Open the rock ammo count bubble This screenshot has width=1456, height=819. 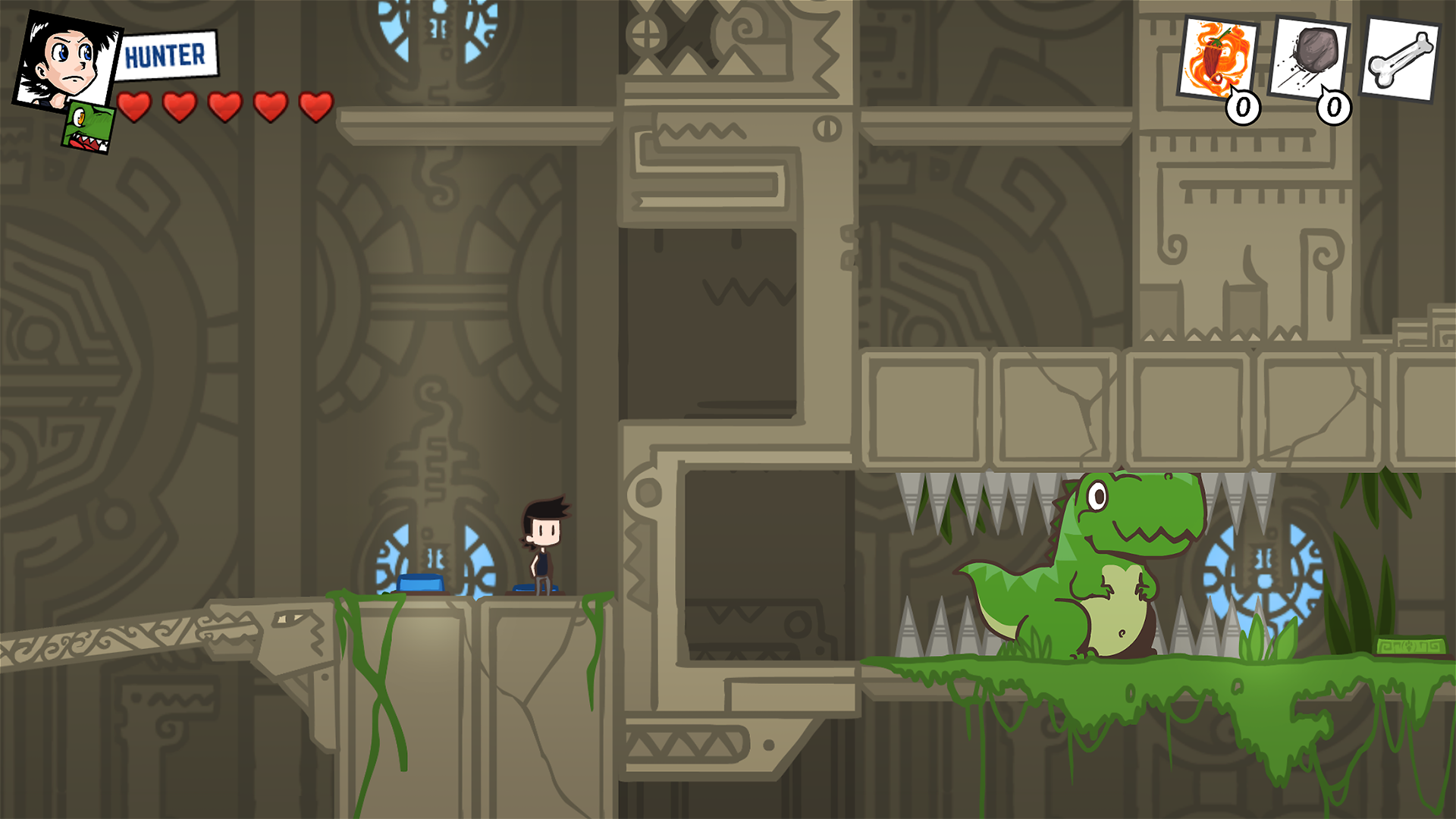pyautogui.click(x=1332, y=108)
